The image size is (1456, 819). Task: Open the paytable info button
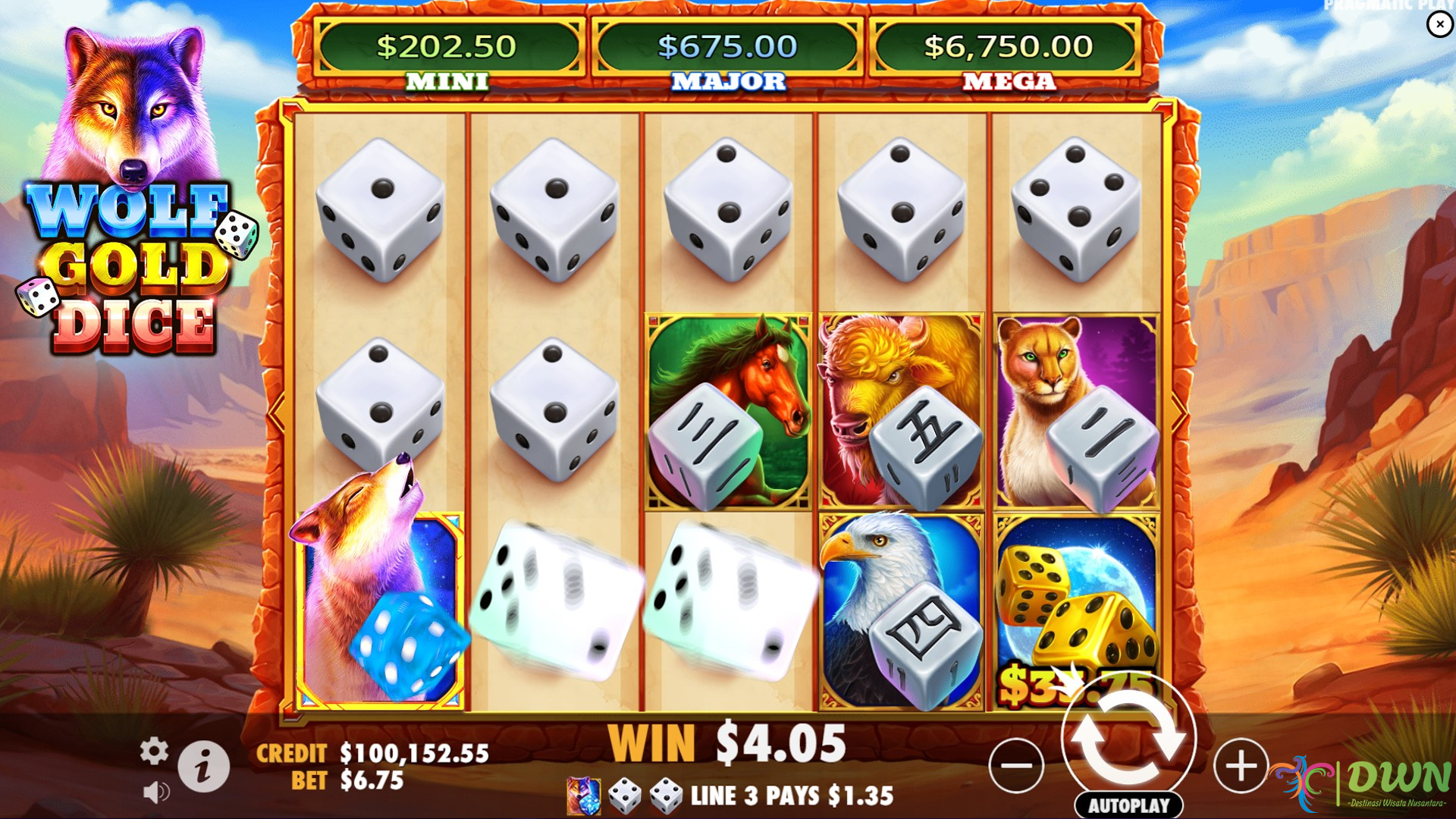coord(206,765)
